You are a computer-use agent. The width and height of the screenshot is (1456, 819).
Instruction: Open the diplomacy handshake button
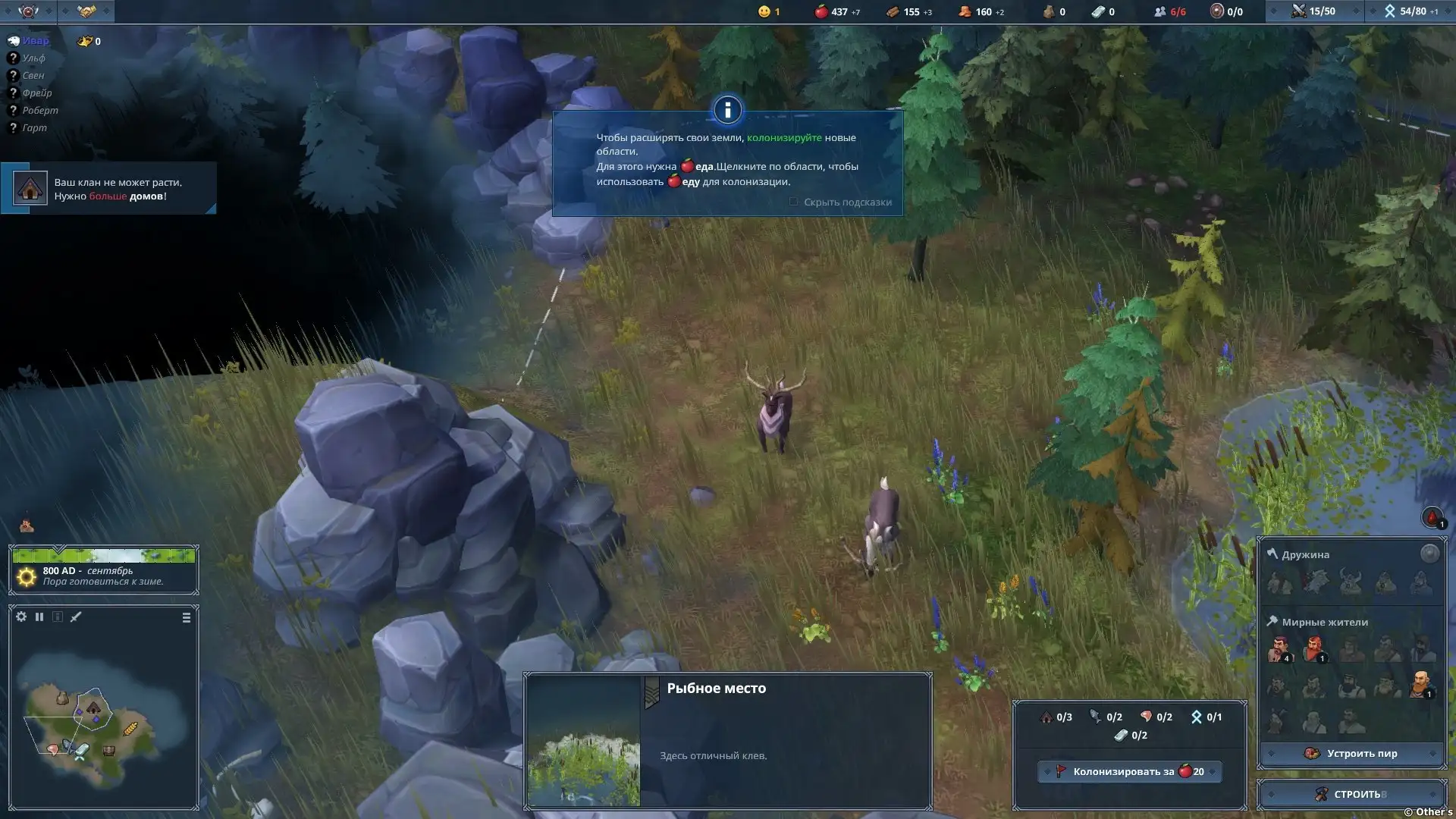click(x=86, y=11)
